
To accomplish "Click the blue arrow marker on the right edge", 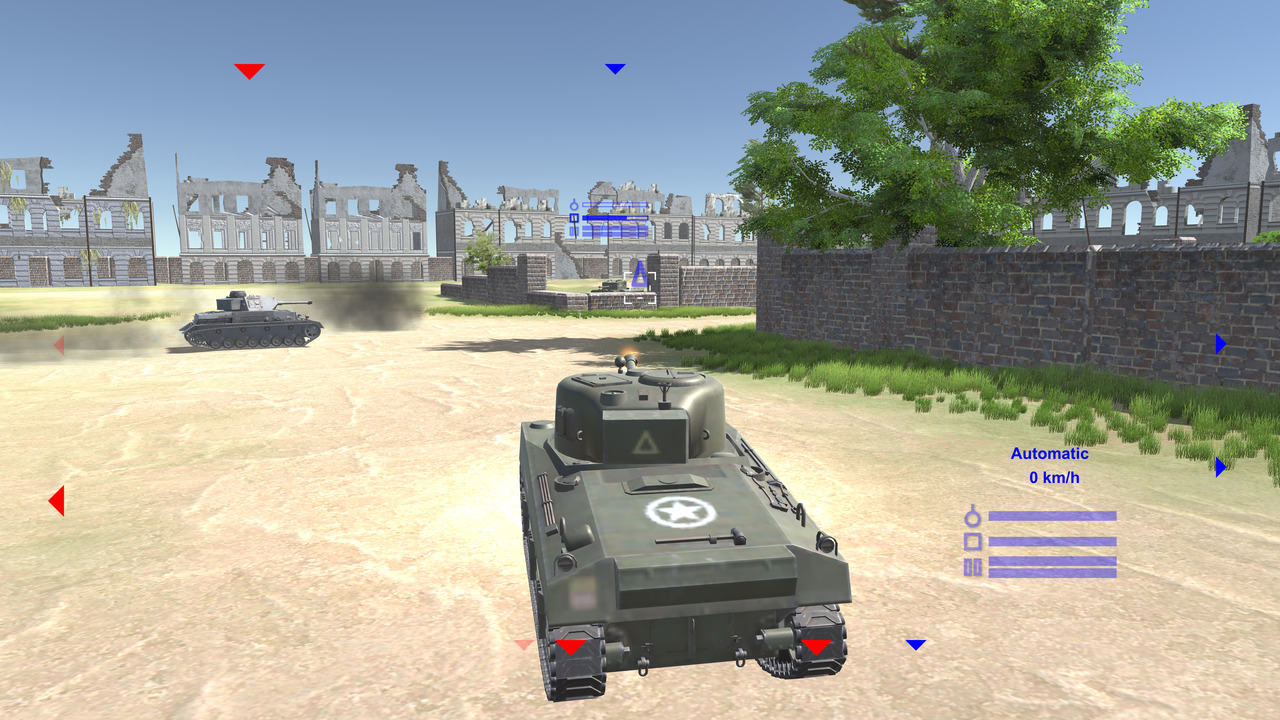I will click(1221, 344).
